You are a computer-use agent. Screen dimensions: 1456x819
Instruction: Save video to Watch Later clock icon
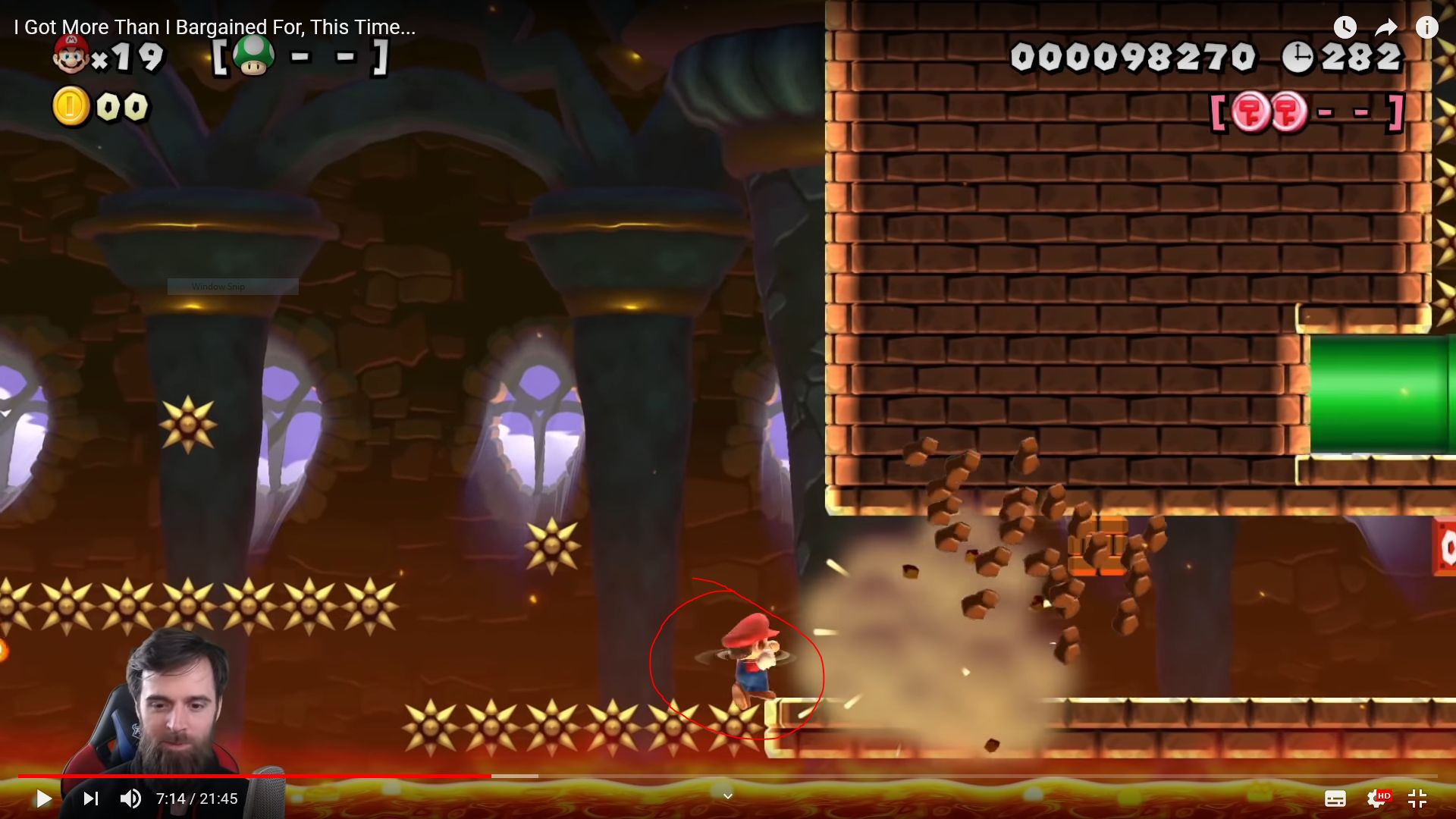[1345, 27]
